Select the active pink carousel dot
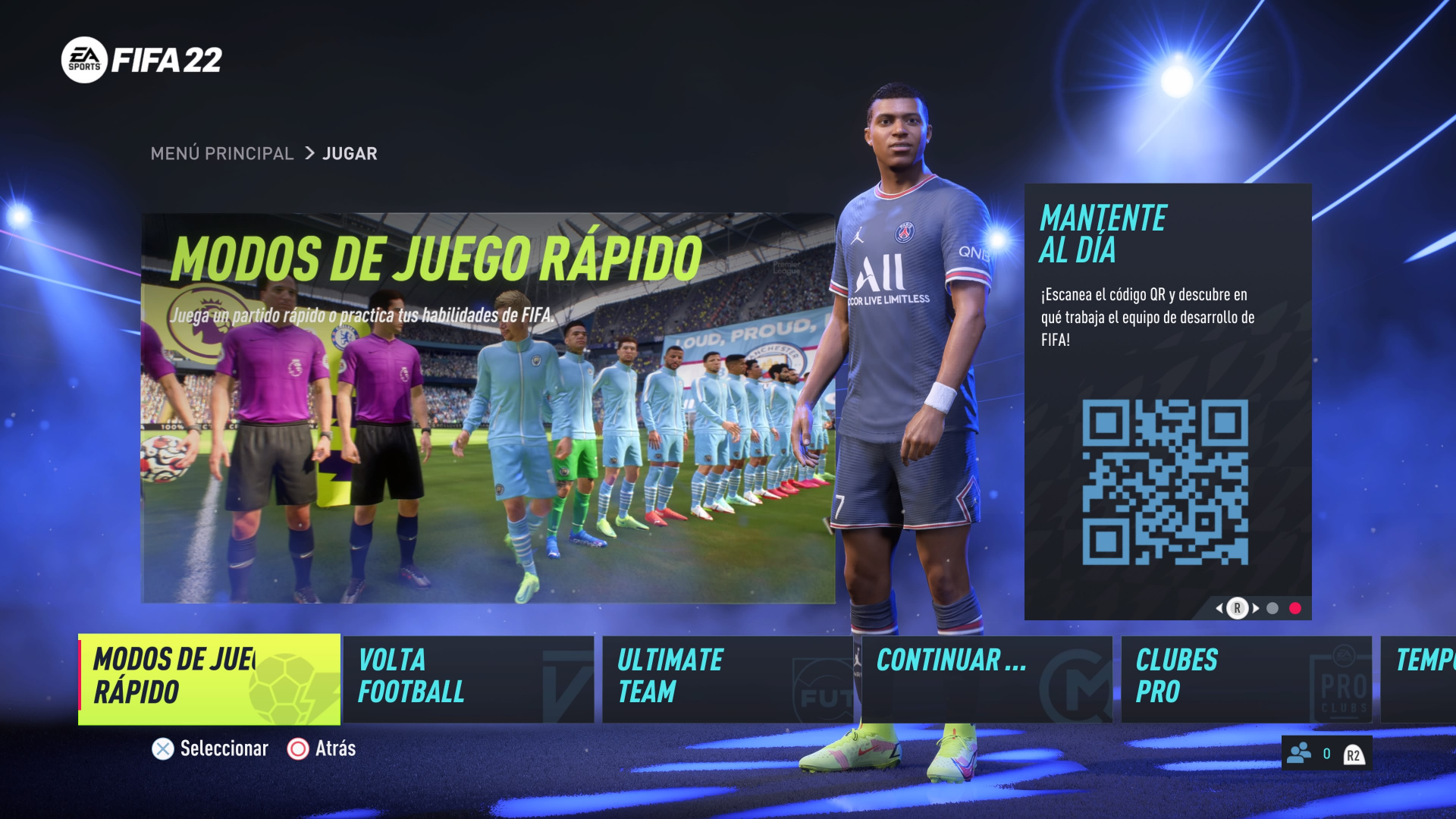This screenshot has height=819, width=1456. (1295, 608)
